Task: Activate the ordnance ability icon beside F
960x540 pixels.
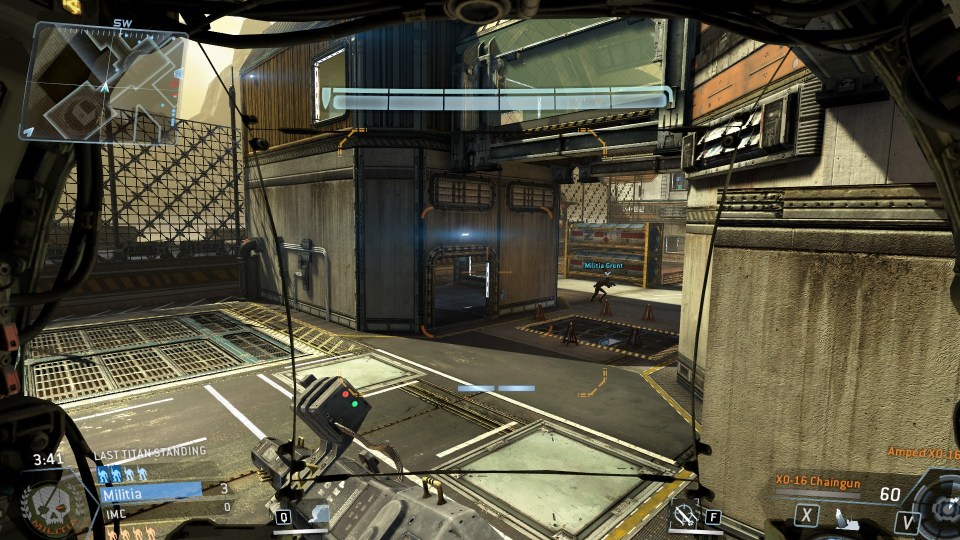Action: click(685, 515)
